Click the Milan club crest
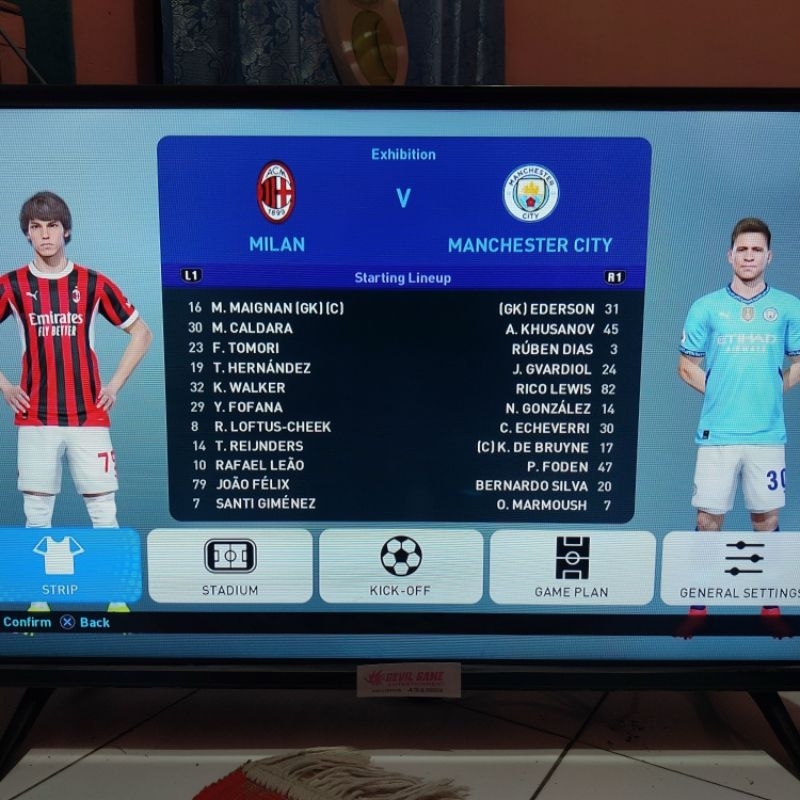Screen dimensions: 800x800 (276, 192)
